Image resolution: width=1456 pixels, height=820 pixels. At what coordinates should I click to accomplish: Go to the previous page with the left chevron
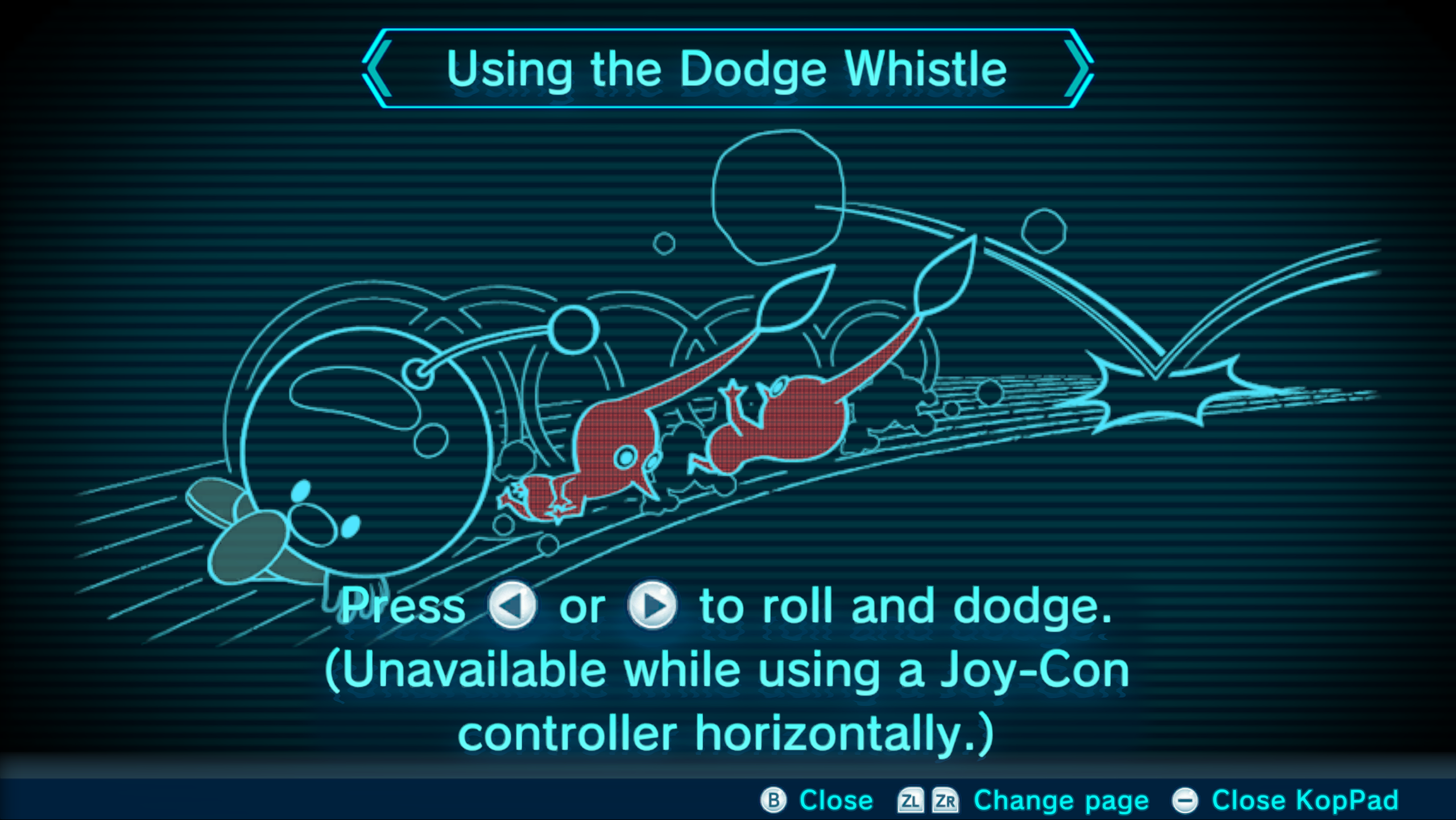(x=378, y=69)
